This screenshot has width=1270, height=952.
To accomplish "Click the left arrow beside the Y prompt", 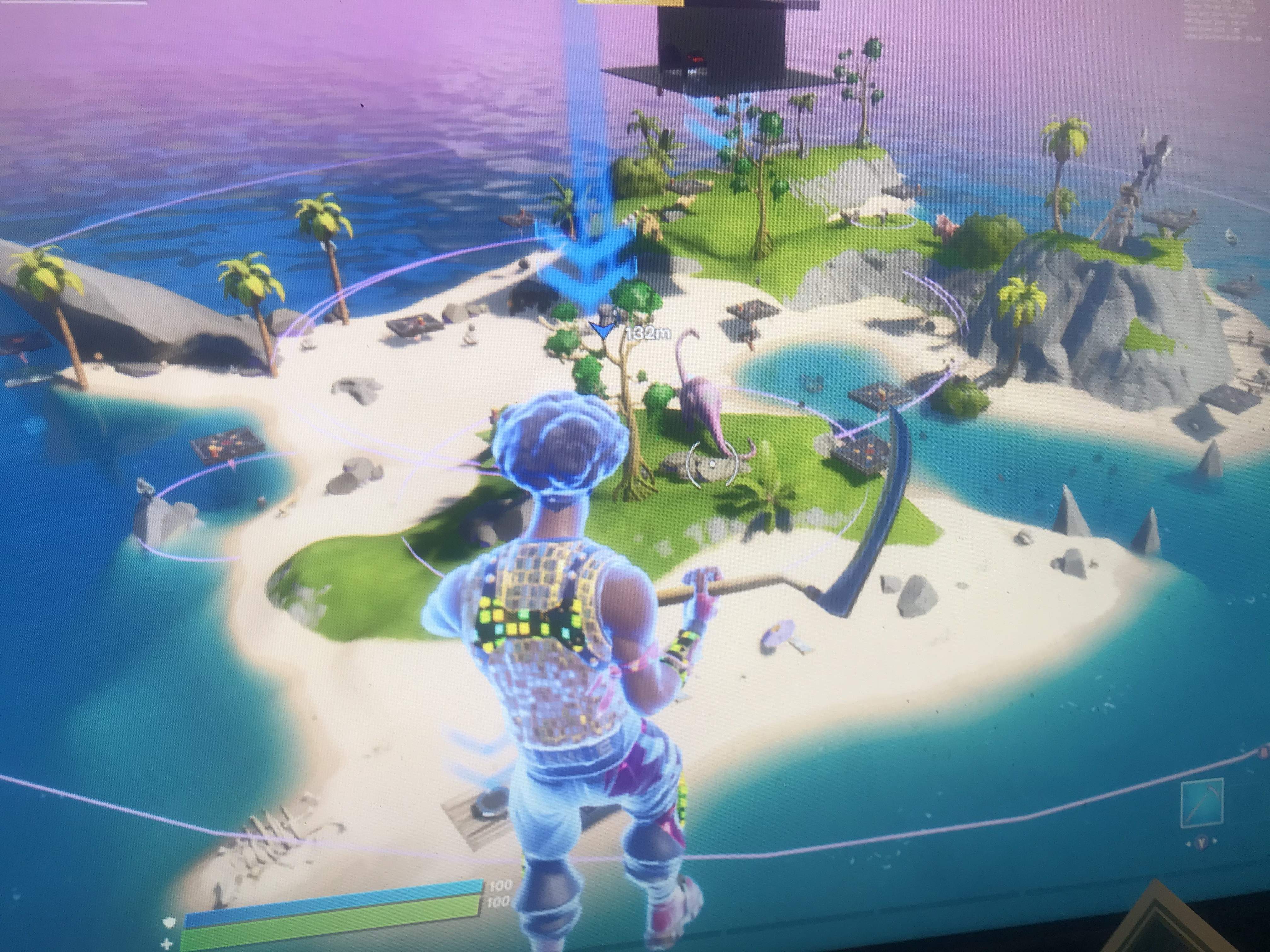I will [x=1189, y=843].
